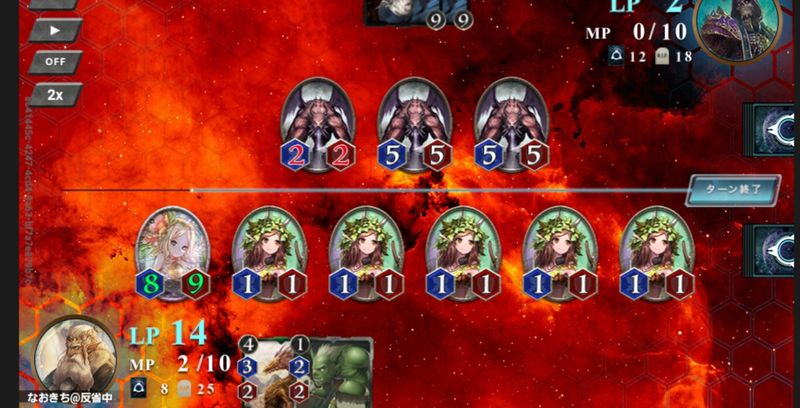Toggle the OFF button
This screenshot has height=408, width=800.
tap(55, 62)
